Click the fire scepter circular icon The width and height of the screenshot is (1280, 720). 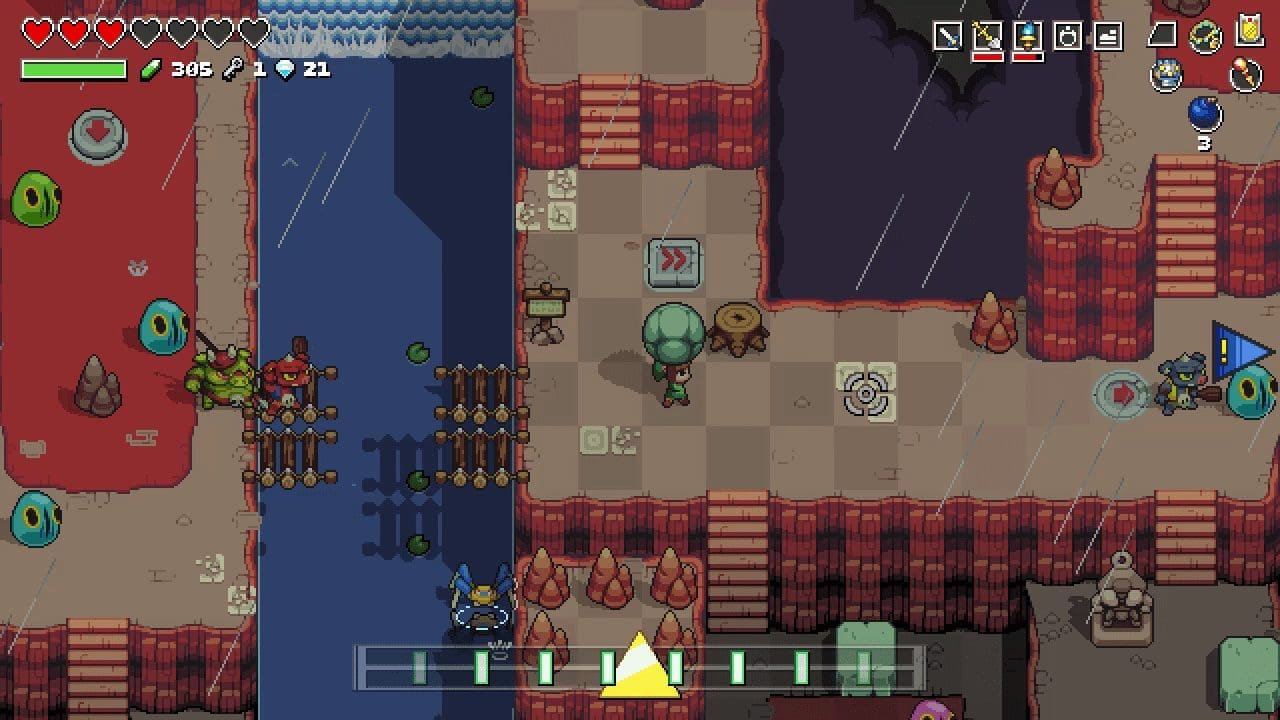[x=1245, y=73]
